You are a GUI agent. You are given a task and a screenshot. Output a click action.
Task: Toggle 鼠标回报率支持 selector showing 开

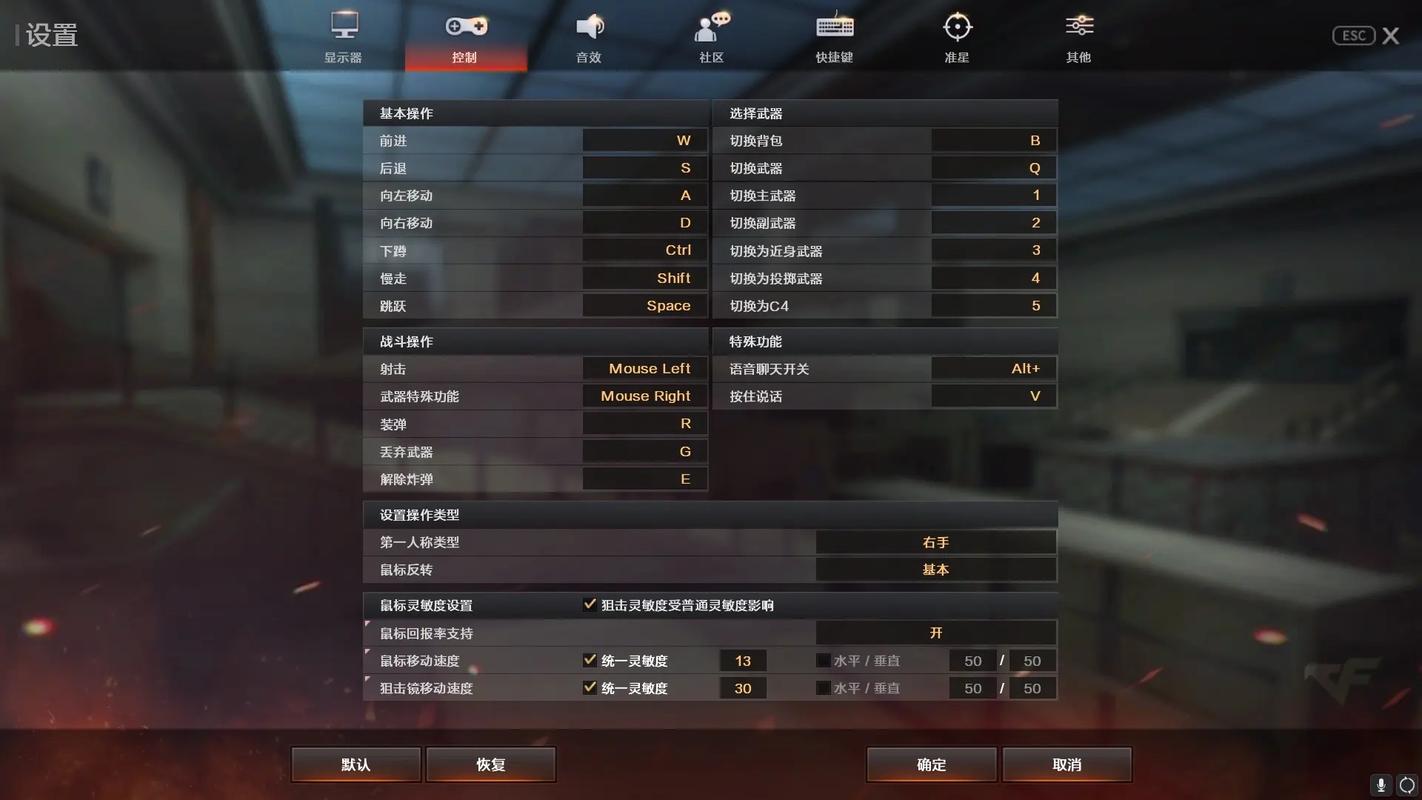pyautogui.click(x=936, y=632)
